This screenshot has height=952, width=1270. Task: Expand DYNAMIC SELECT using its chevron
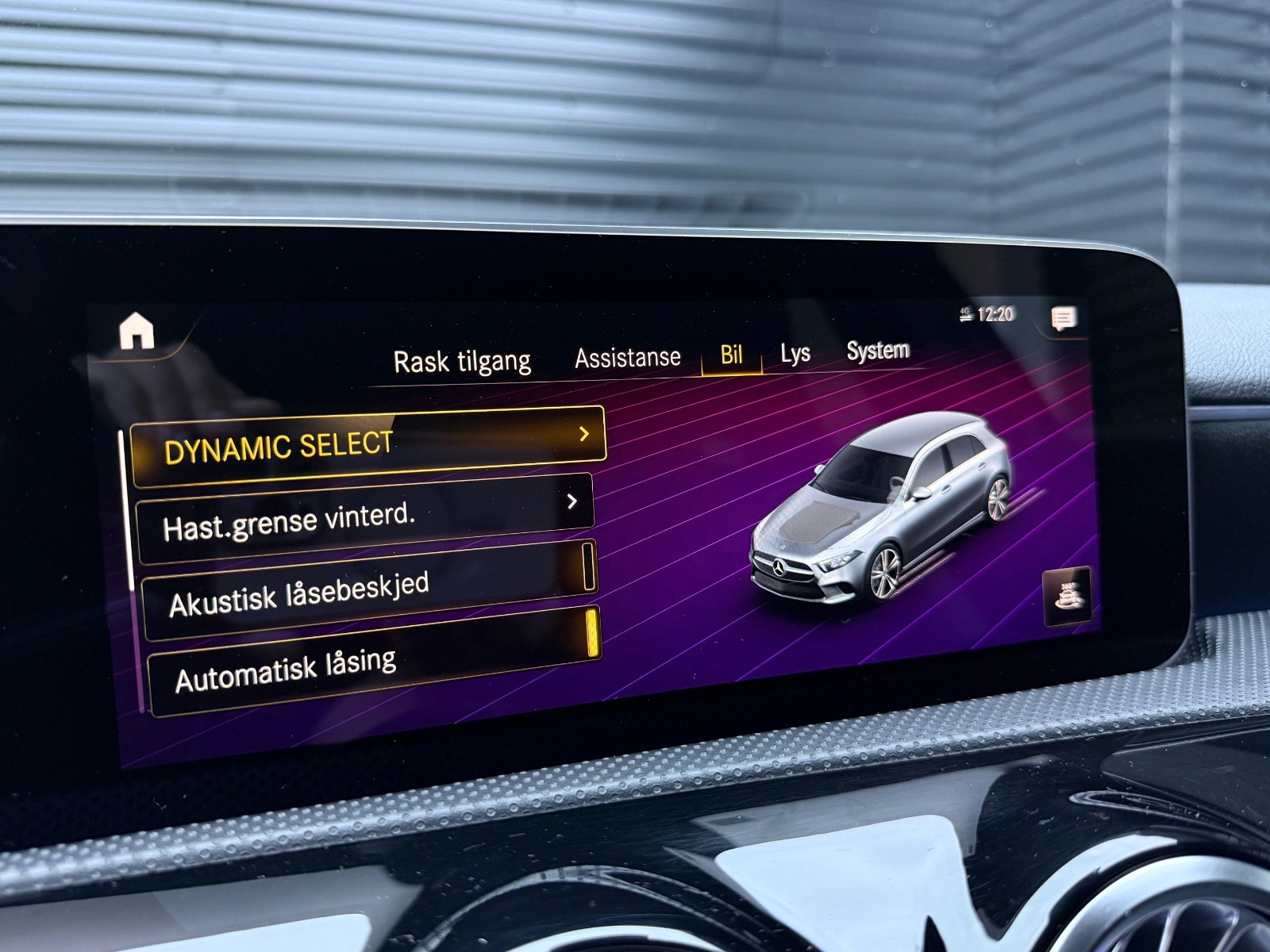pyautogui.click(x=583, y=435)
